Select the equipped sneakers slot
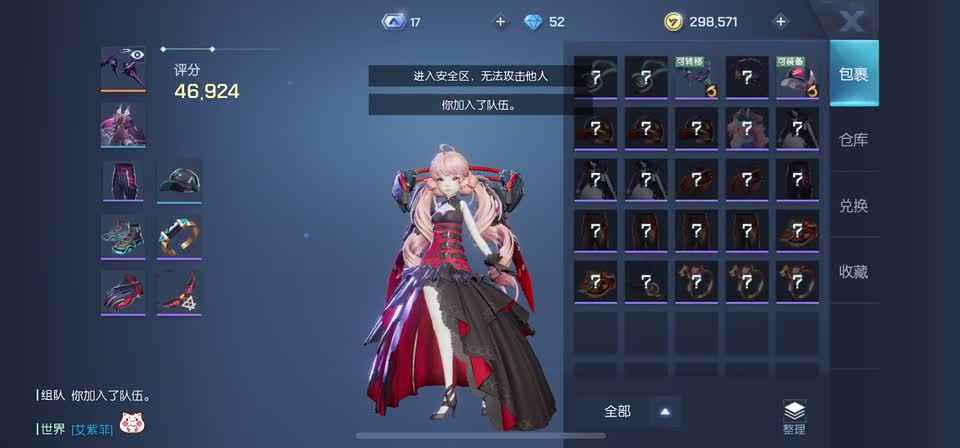960x448 pixels. coord(123,237)
